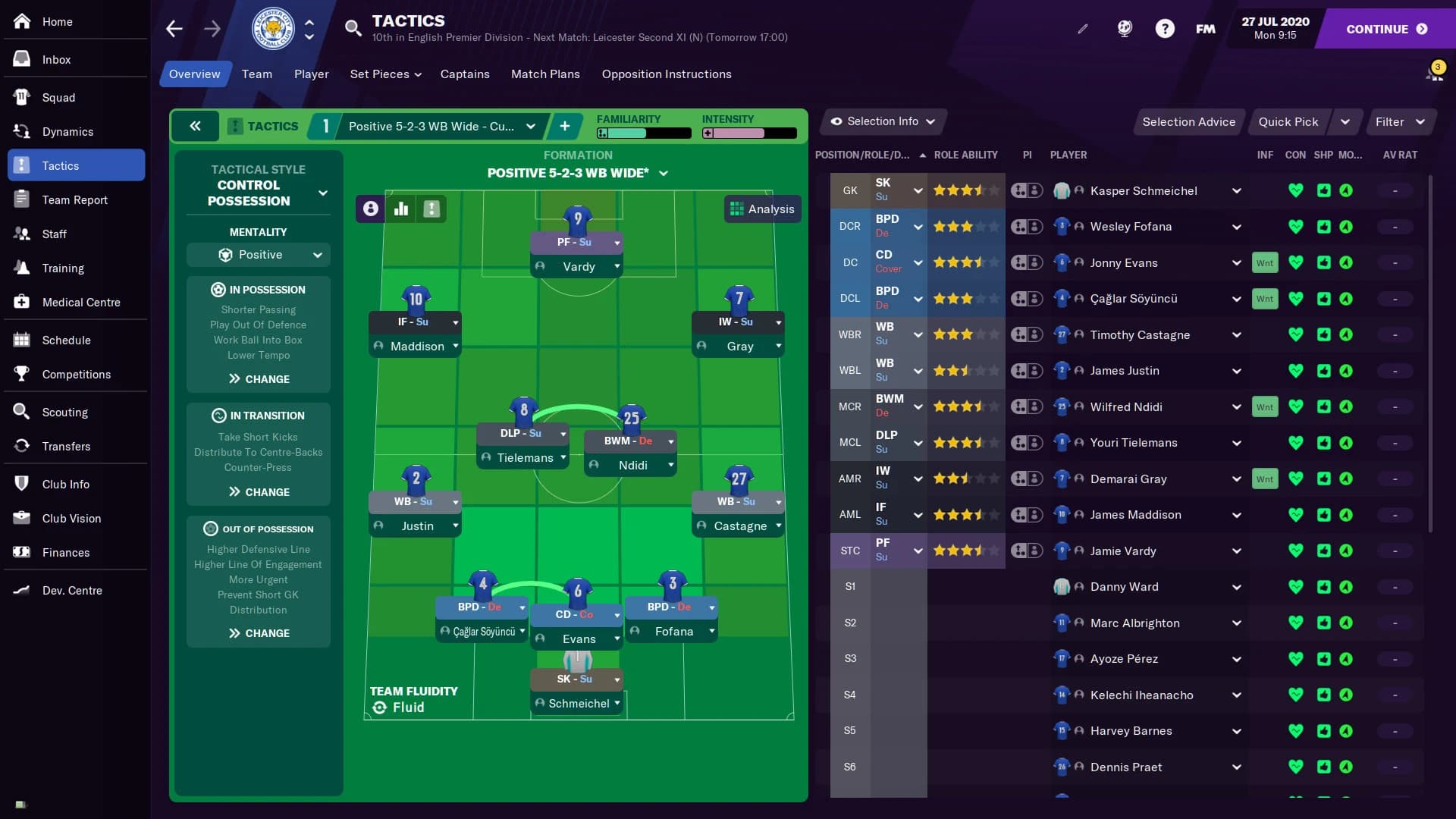Open the world/globe icon in top bar
1456x819 pixels.
[1124, 28]
